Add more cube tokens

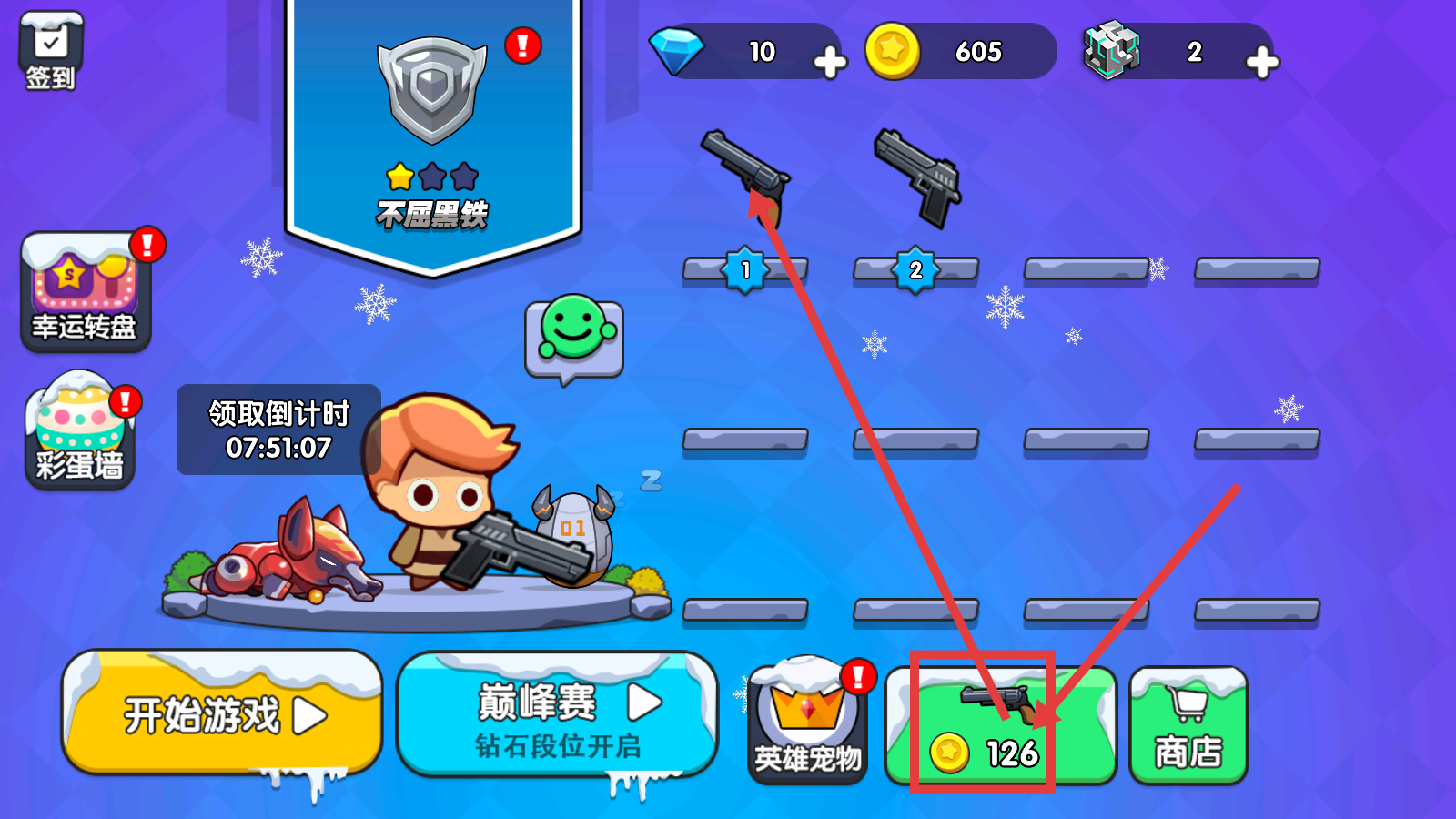[1261, 62]
